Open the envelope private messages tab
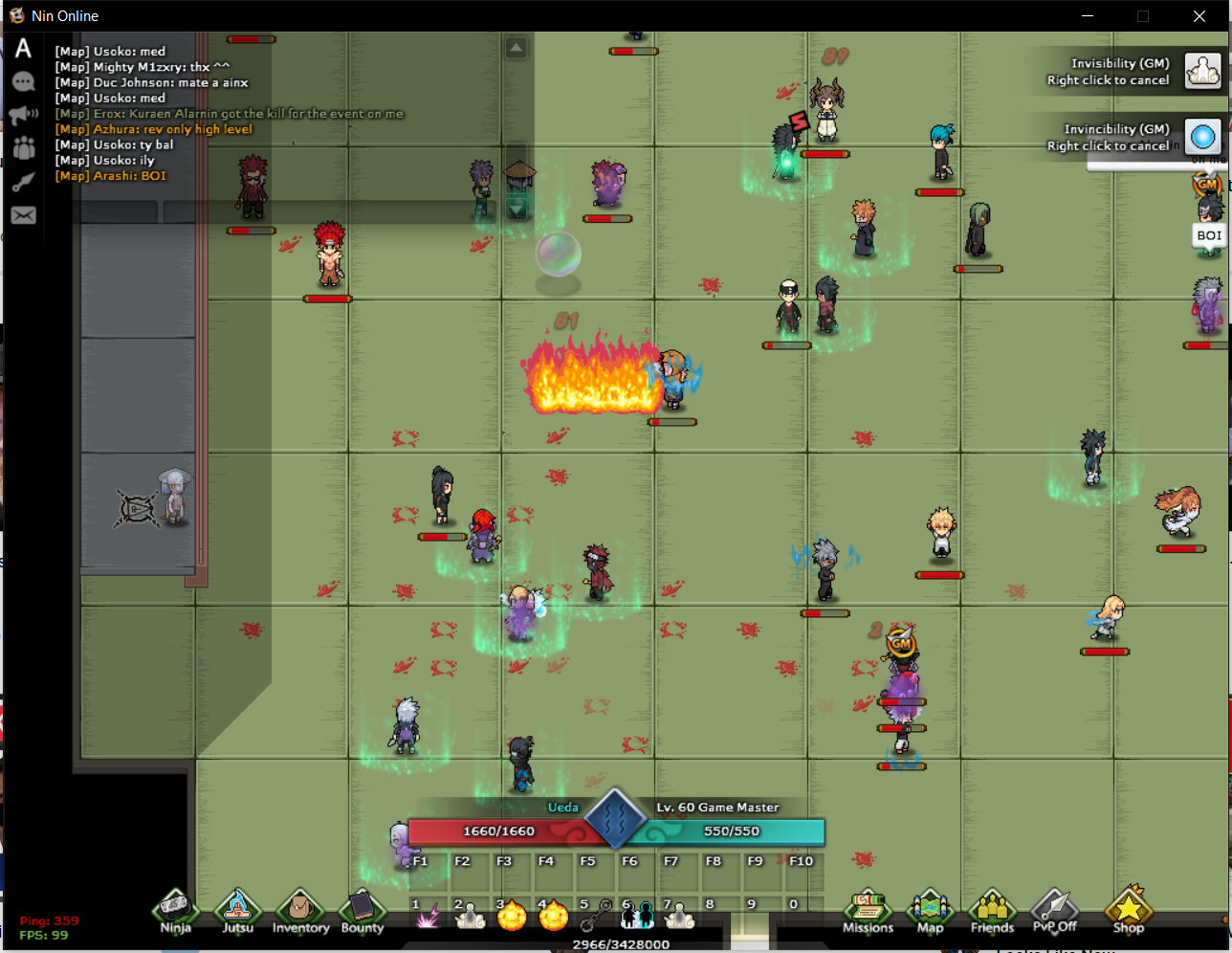Viewport: 1232px width, 953px height. tap(23, 215)
